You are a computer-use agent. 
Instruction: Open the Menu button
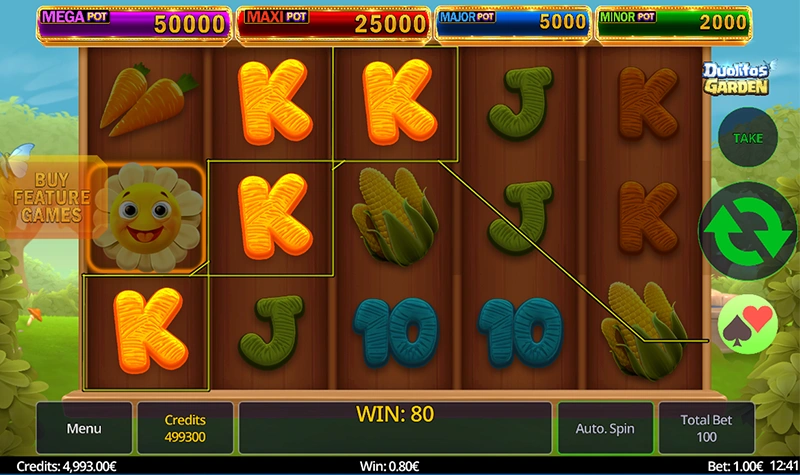(84, 428)
